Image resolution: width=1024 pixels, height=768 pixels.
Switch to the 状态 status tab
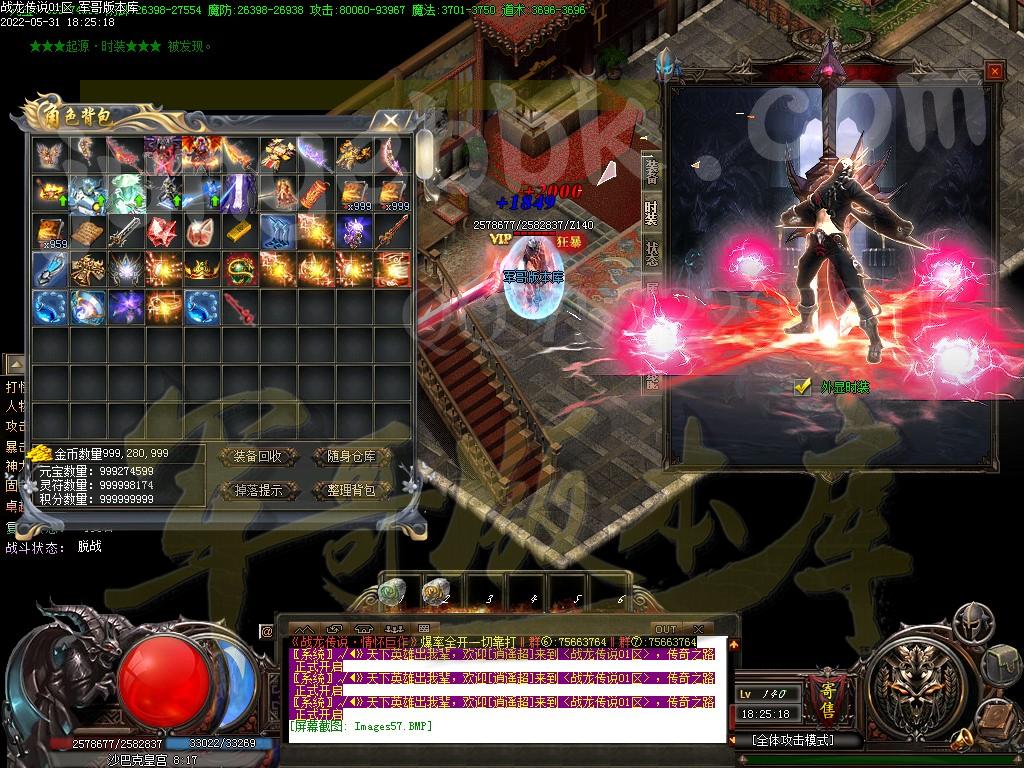tap(651, 252)
